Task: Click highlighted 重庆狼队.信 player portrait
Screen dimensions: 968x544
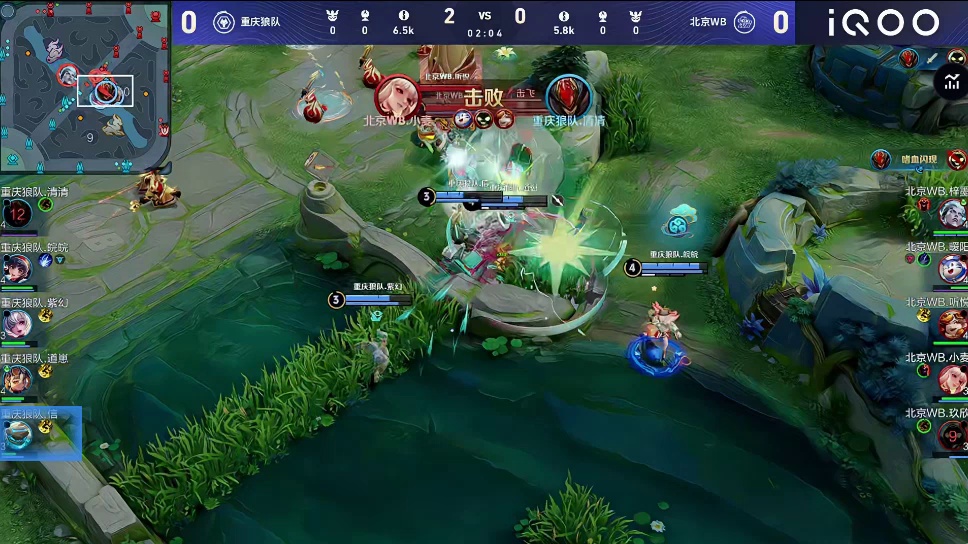Action: (17, 434)
